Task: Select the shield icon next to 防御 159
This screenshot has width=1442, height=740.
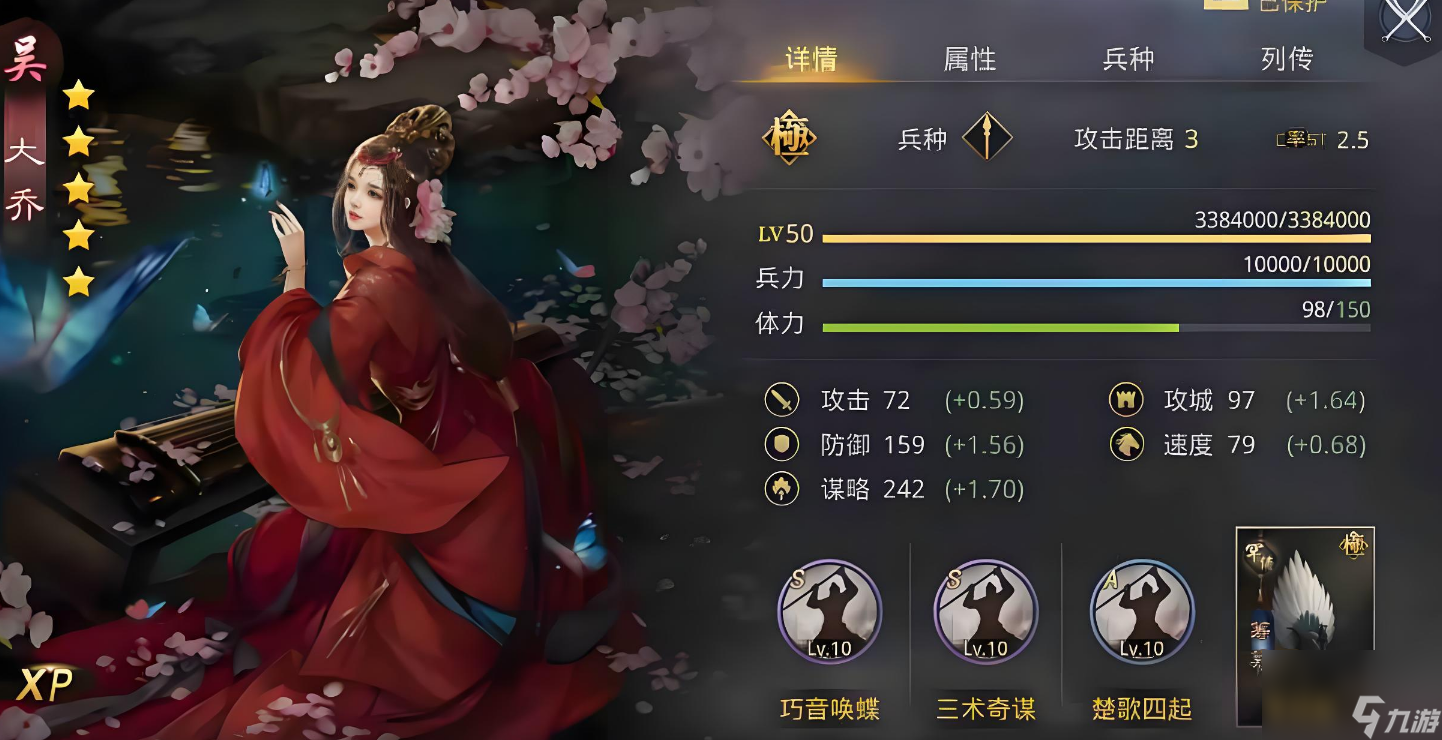Action: click(783, 444)
